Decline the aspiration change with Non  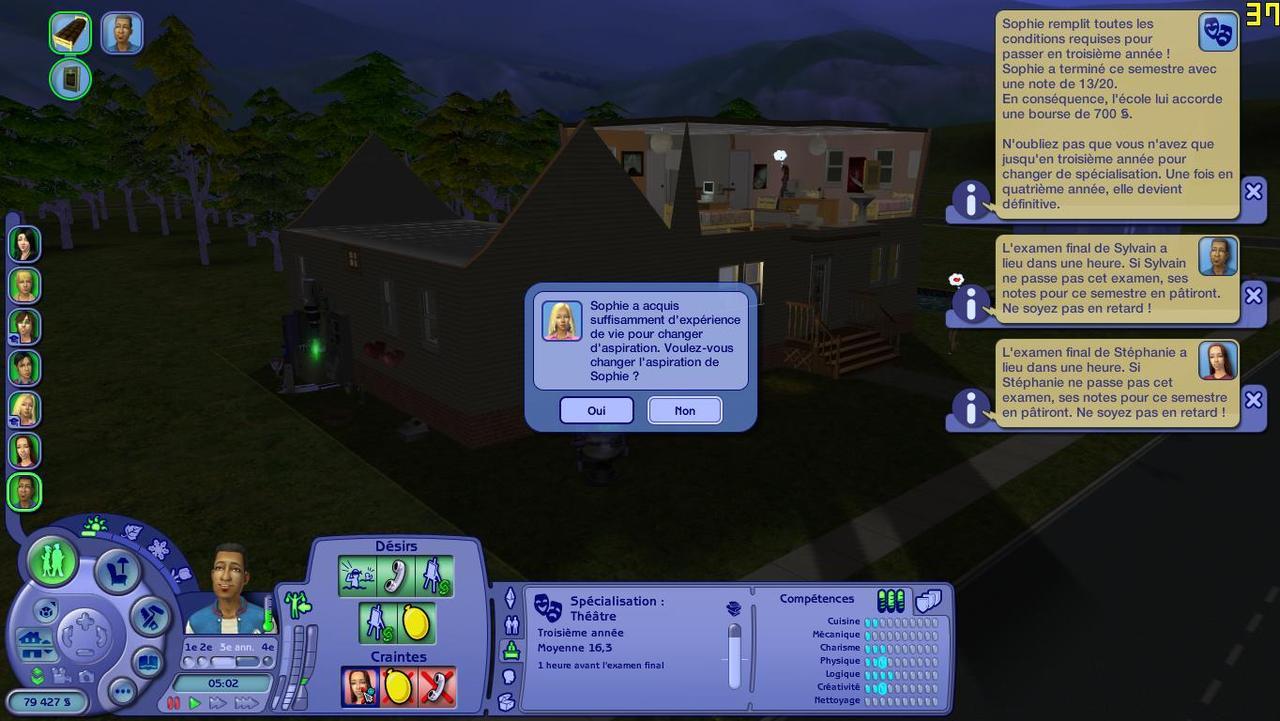(685, 410)
